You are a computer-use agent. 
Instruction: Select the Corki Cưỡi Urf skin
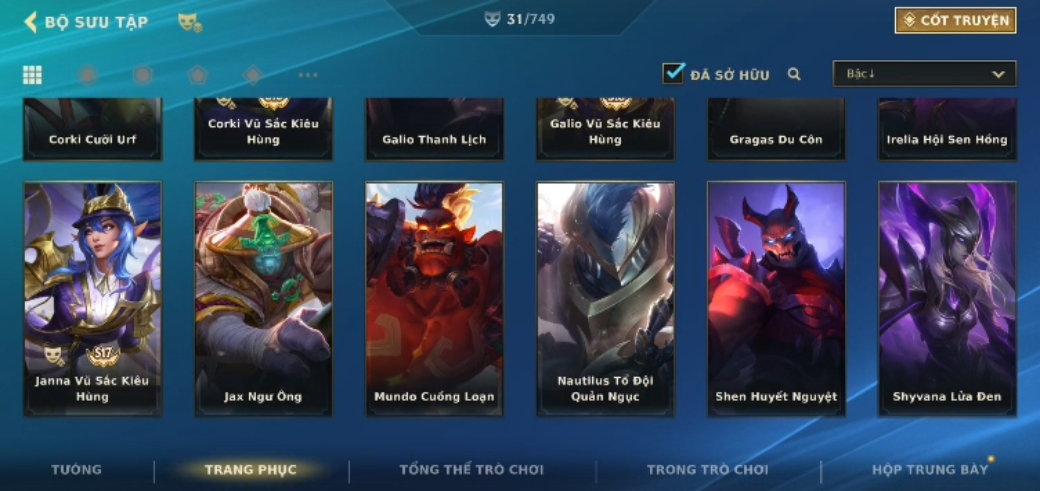tap(93, 129)
